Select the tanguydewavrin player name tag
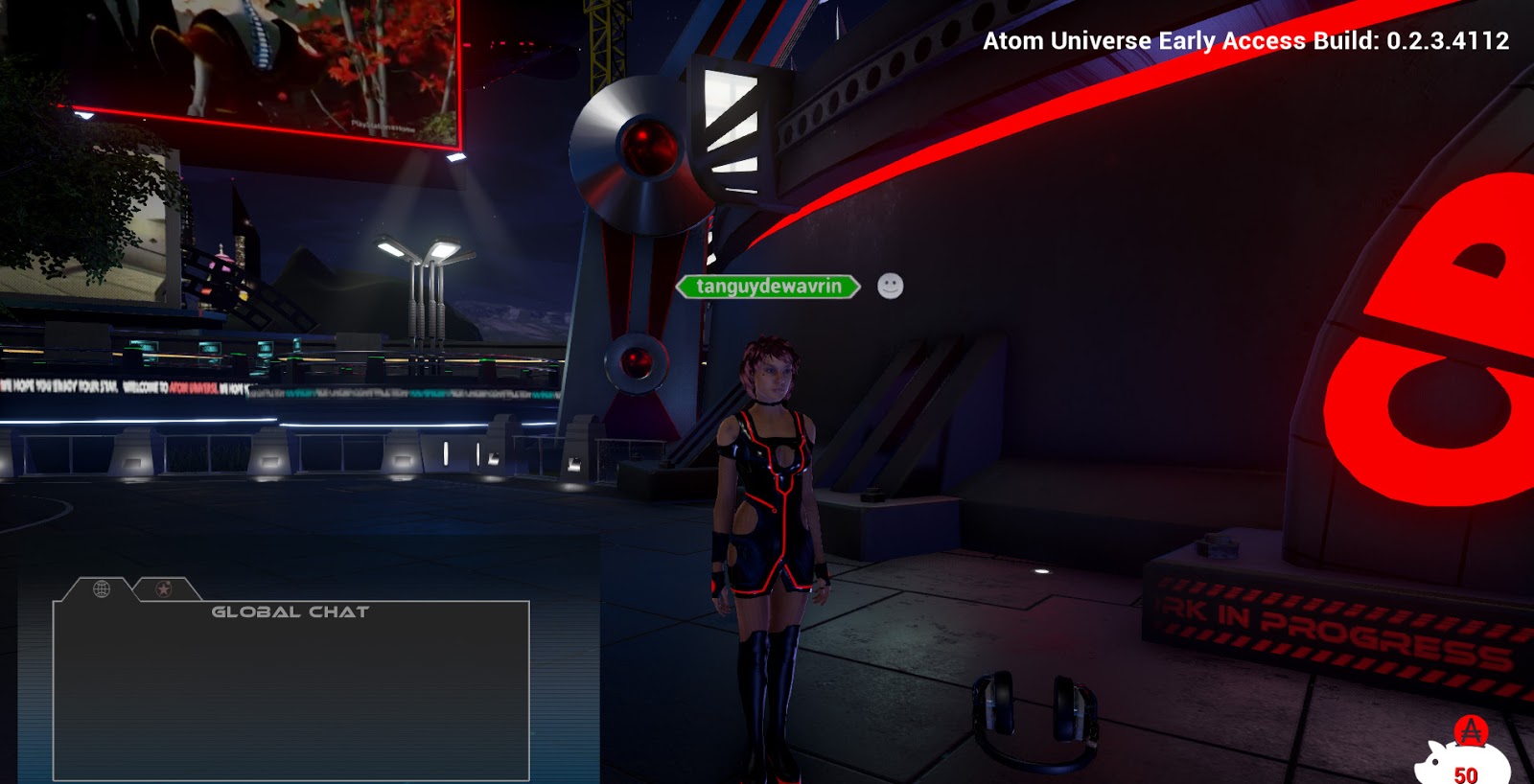Image resolution: width=1534 pixels, height=784 pixels. (768, 287)
